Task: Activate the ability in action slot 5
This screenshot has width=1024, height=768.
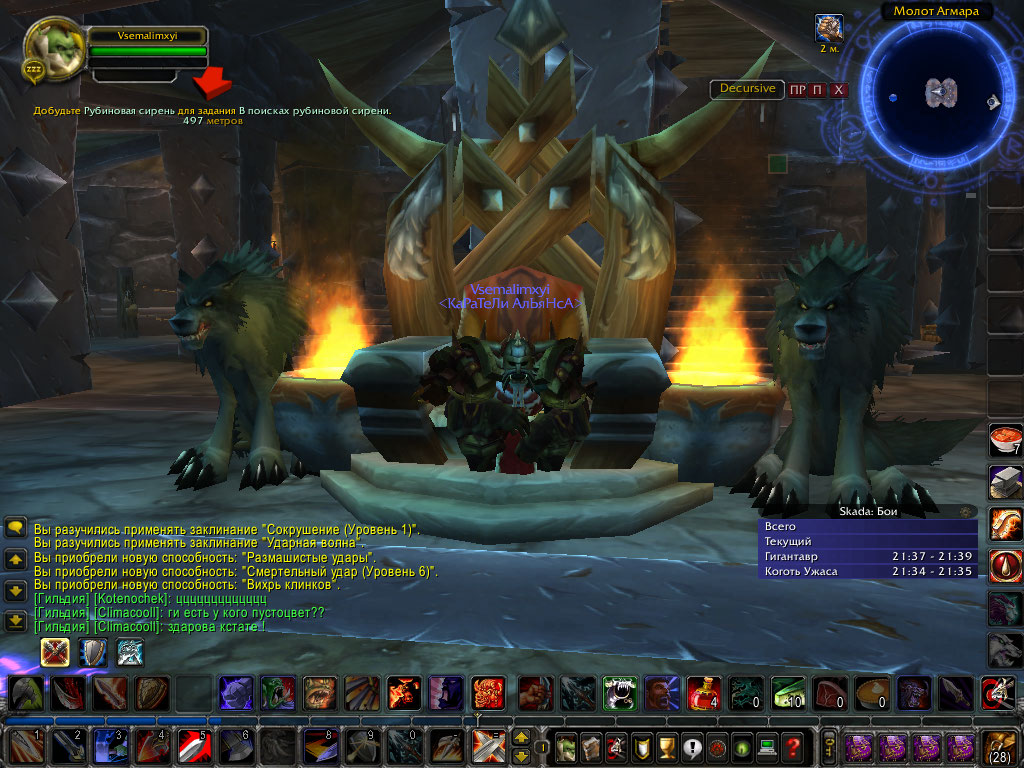Action: 193,746
